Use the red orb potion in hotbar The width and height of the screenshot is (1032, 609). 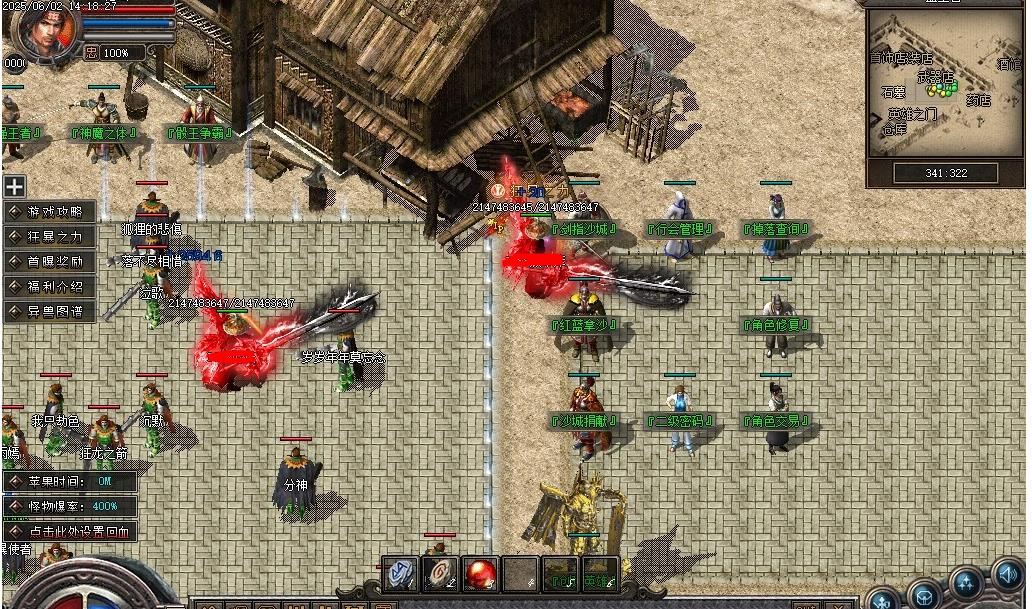(481, 574)
